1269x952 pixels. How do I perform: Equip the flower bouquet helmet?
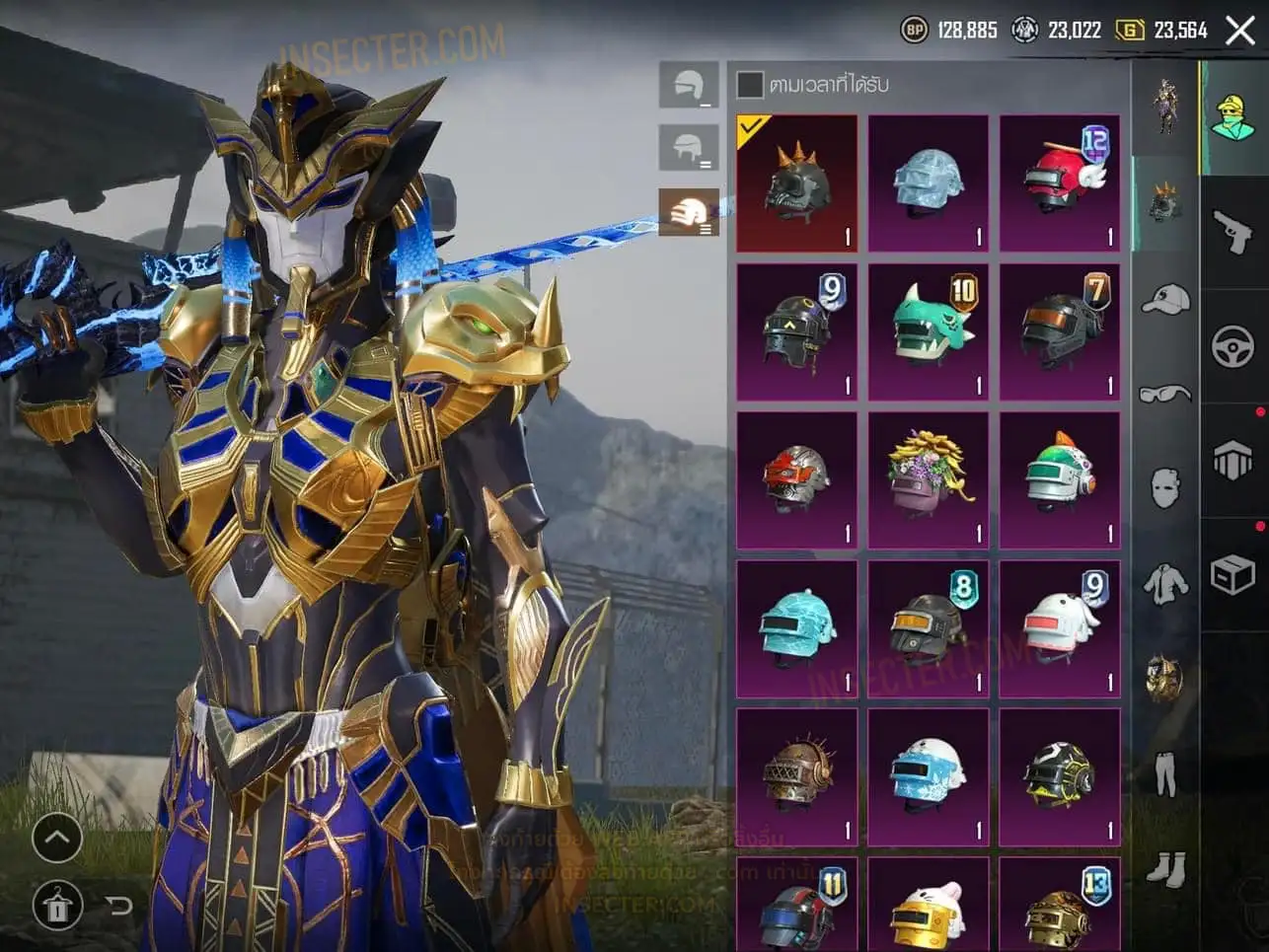pyautogui.click(x=929, y=479)
